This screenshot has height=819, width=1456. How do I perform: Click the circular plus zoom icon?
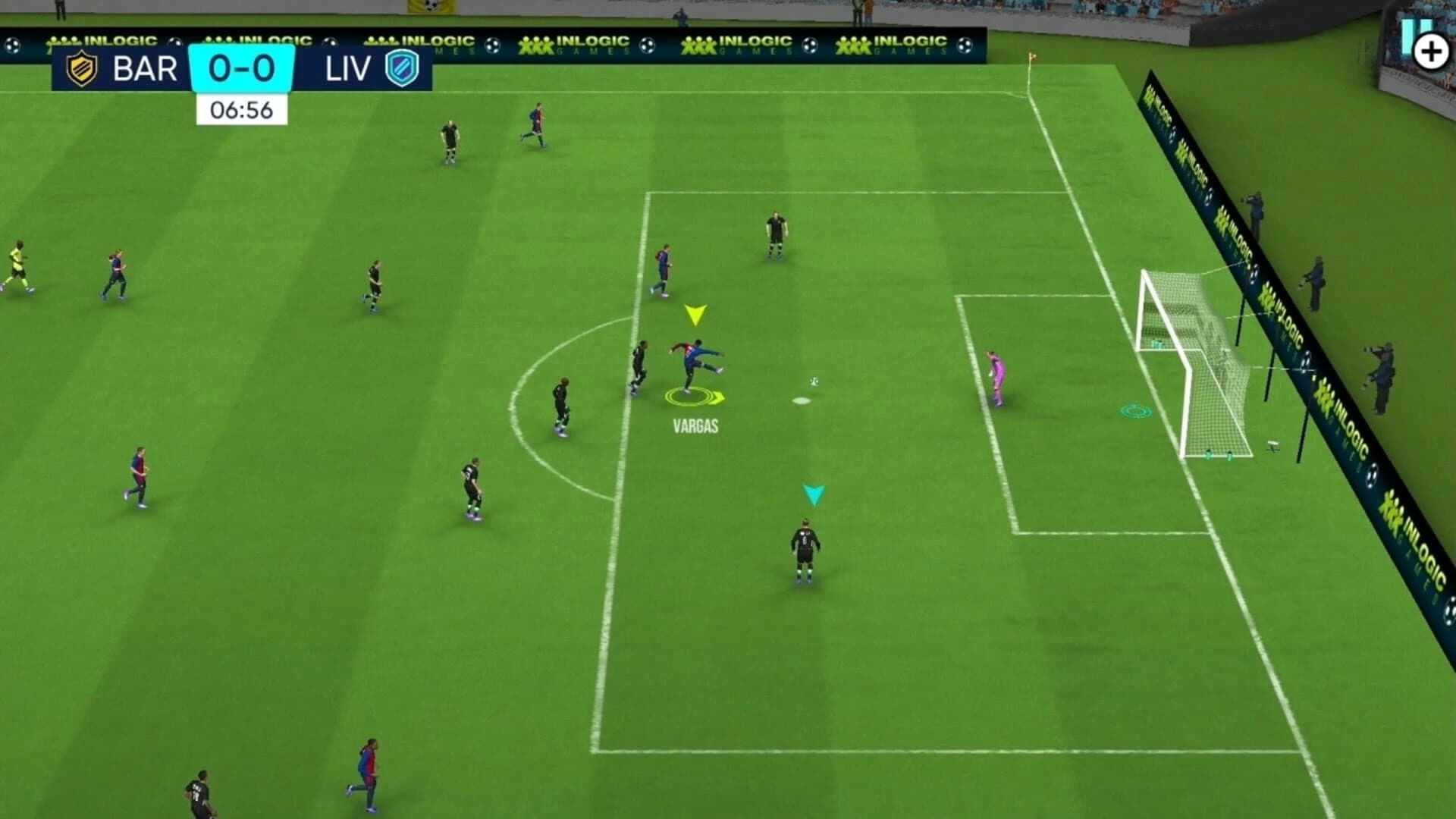click(x=1432, y=51)
